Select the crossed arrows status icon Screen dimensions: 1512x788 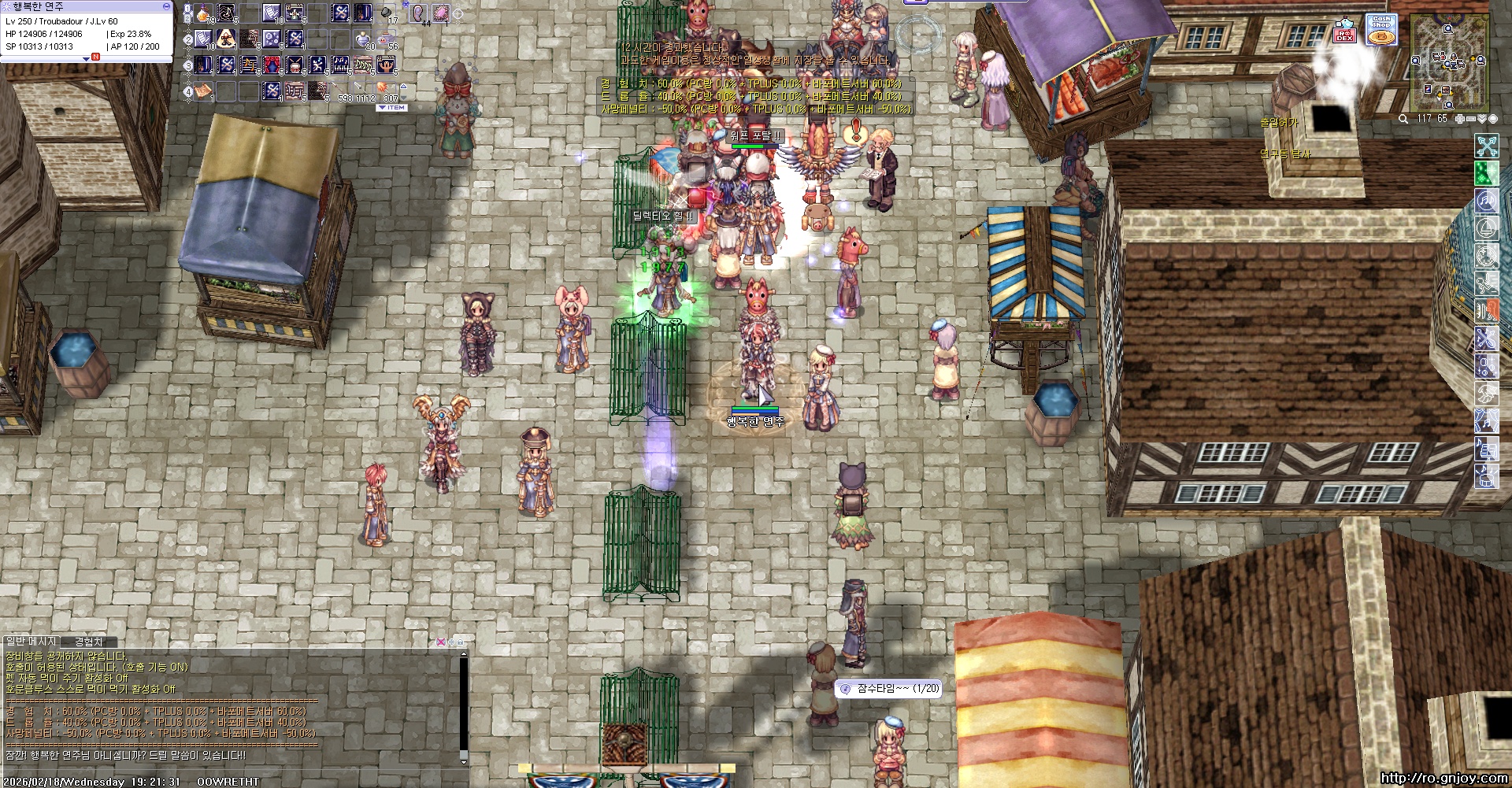pos(1486,146)
